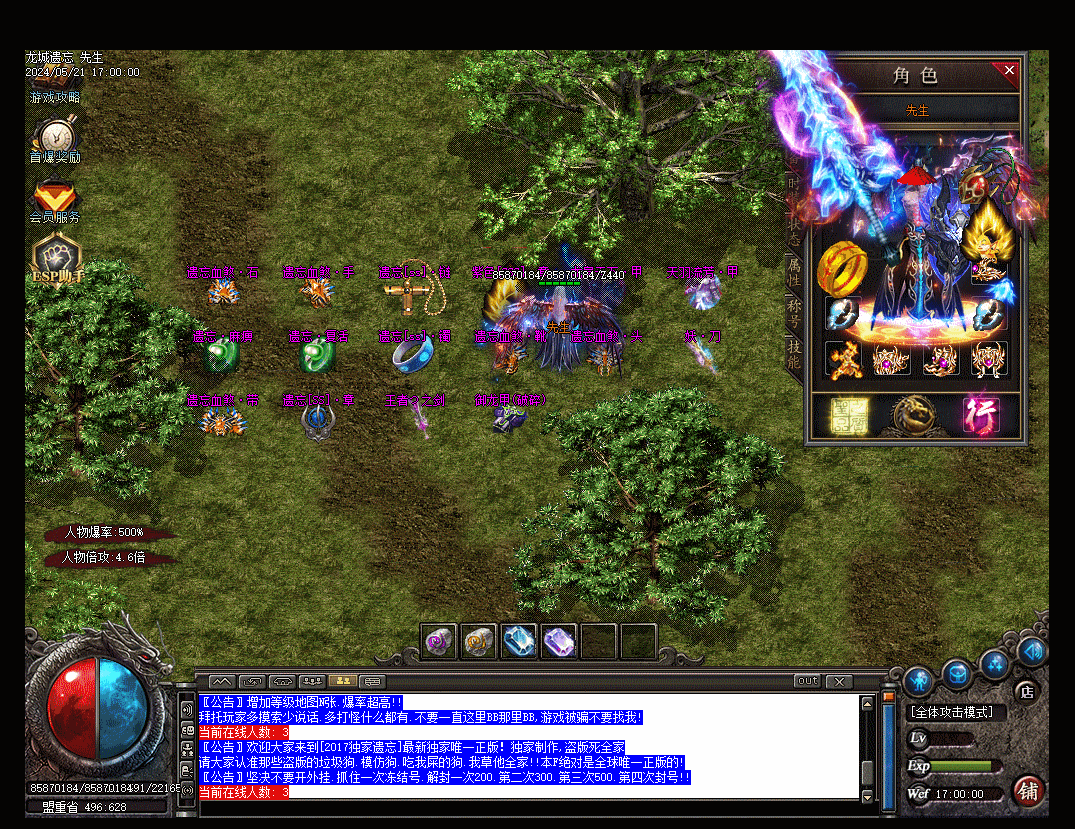Open the 游戏攻略 game guide
This screenshot has width=1075, height=829.
tap(55, 98)
